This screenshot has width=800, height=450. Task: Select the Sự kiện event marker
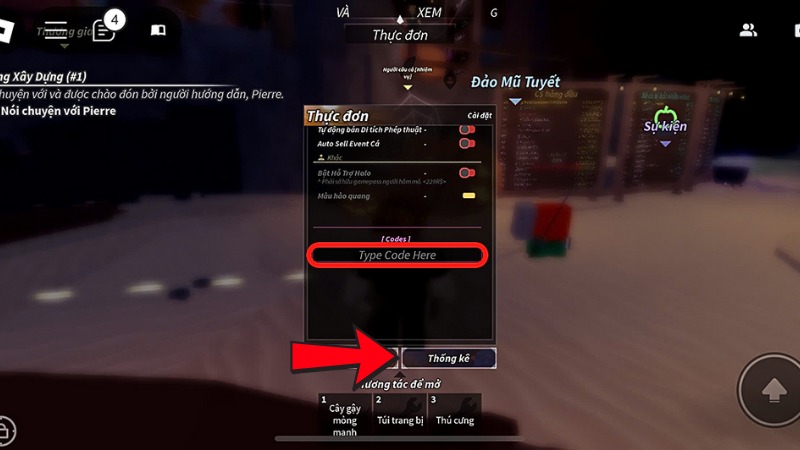click(x=665, y=126)
